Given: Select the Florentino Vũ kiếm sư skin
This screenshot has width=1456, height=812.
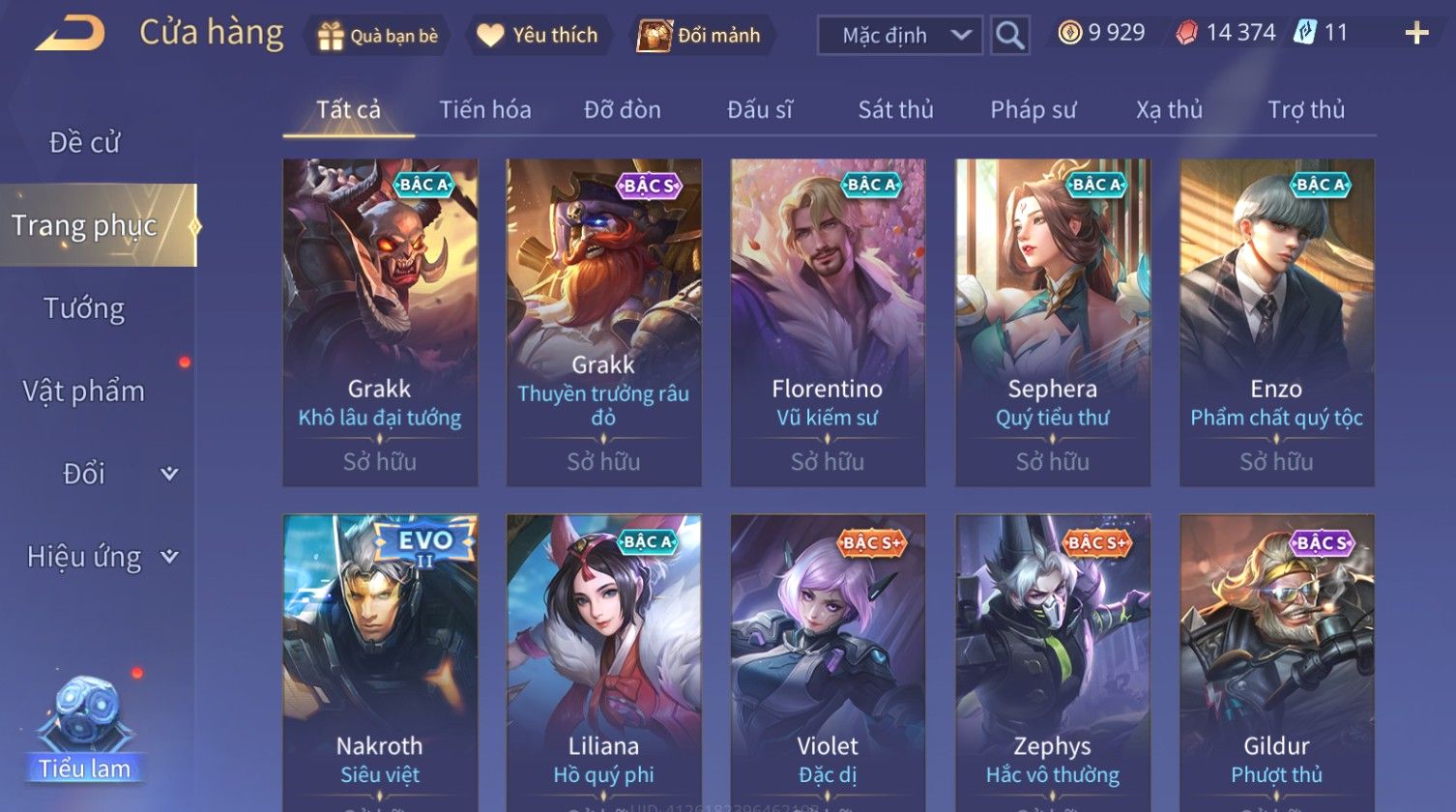Looking at the screenshot, I should 828,322.
